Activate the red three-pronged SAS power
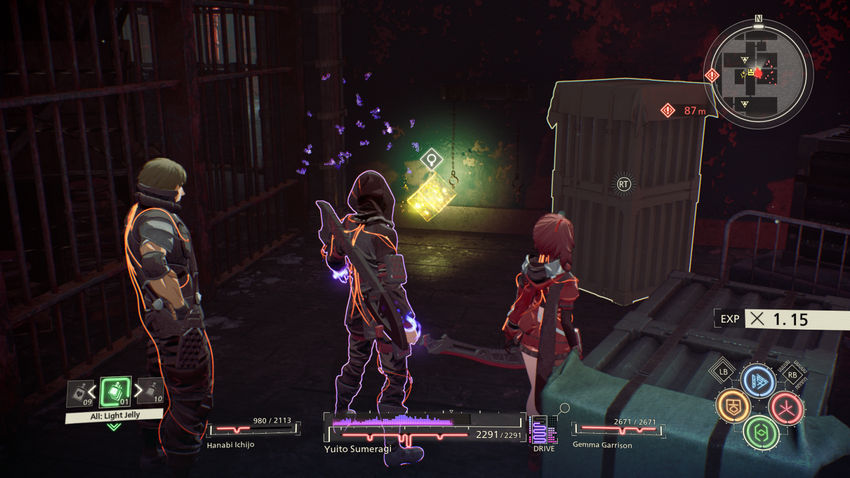This screenshot has width=850, height=478. pos(787,406)
